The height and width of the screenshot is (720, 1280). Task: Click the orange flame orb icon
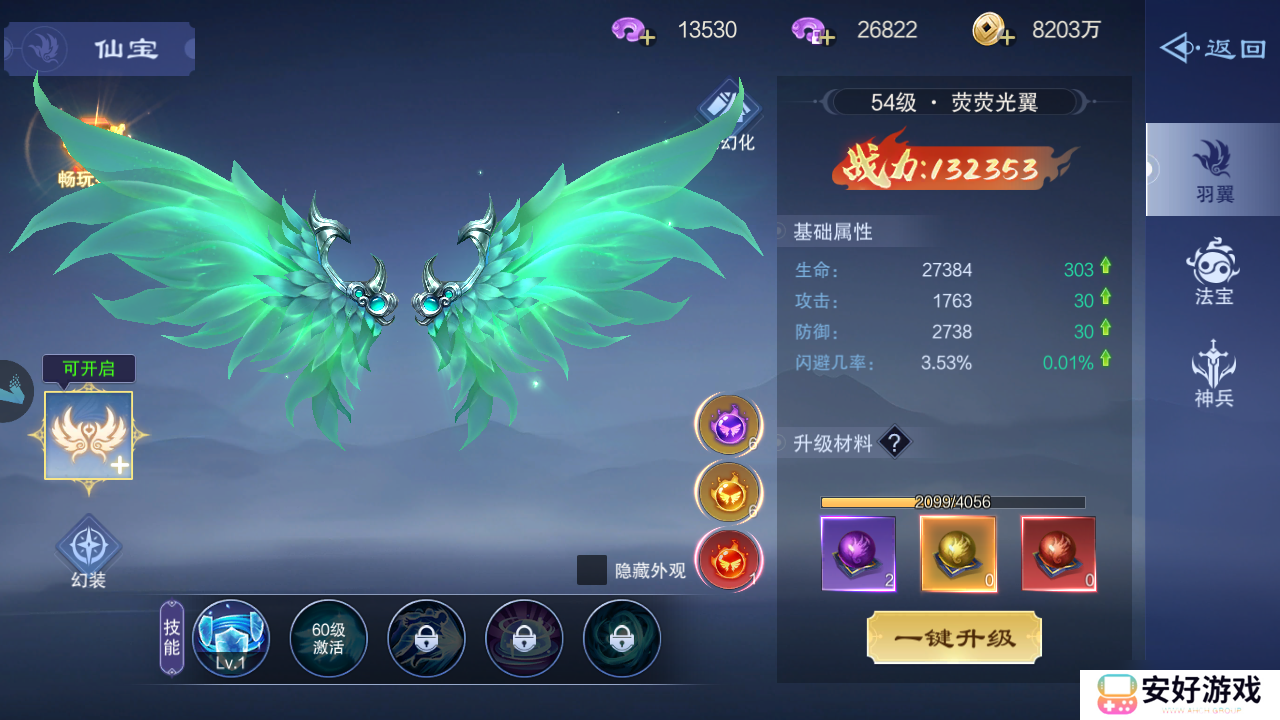point(728,490)
